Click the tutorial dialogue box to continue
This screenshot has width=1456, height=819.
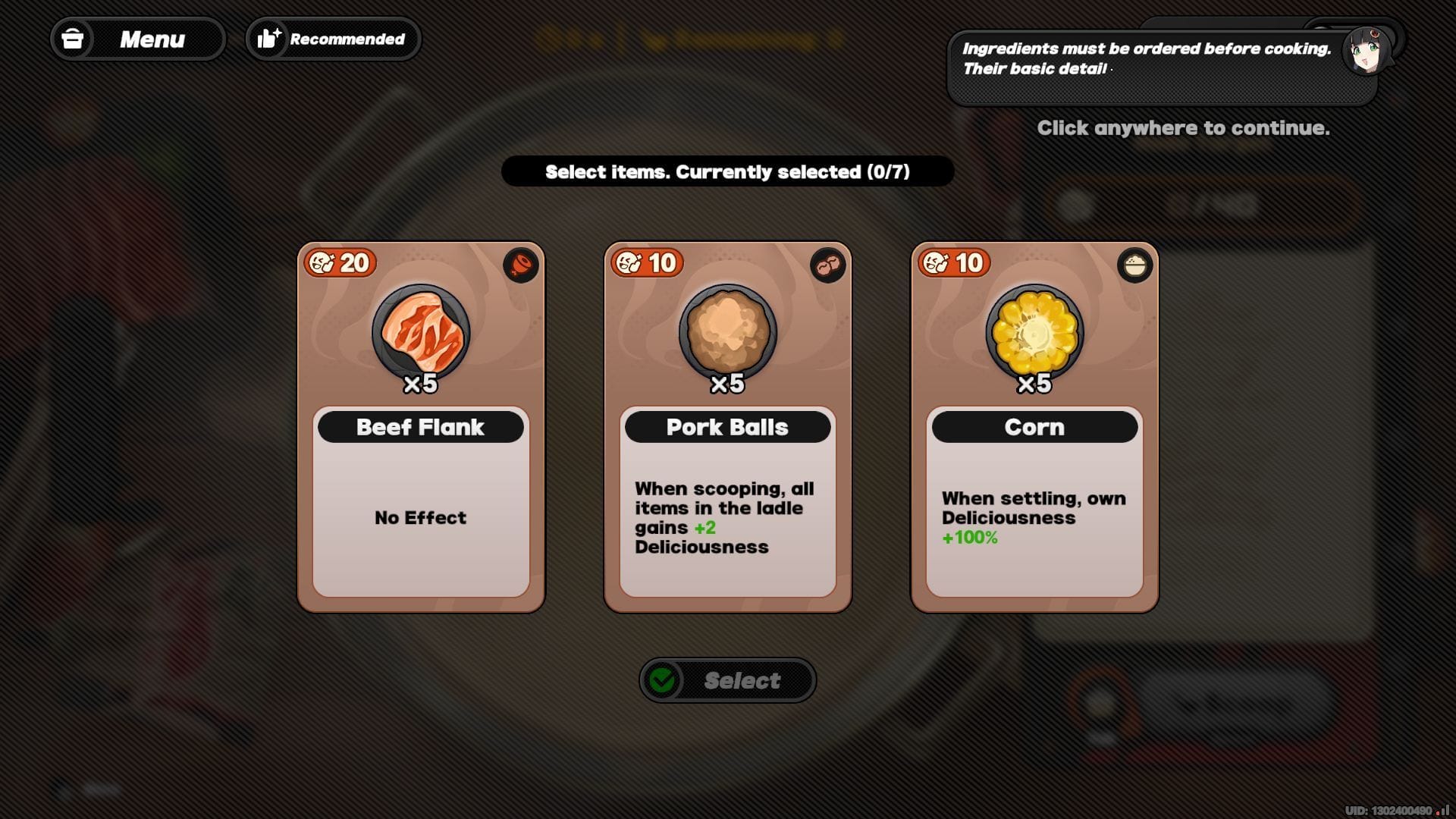(1161, 67)
